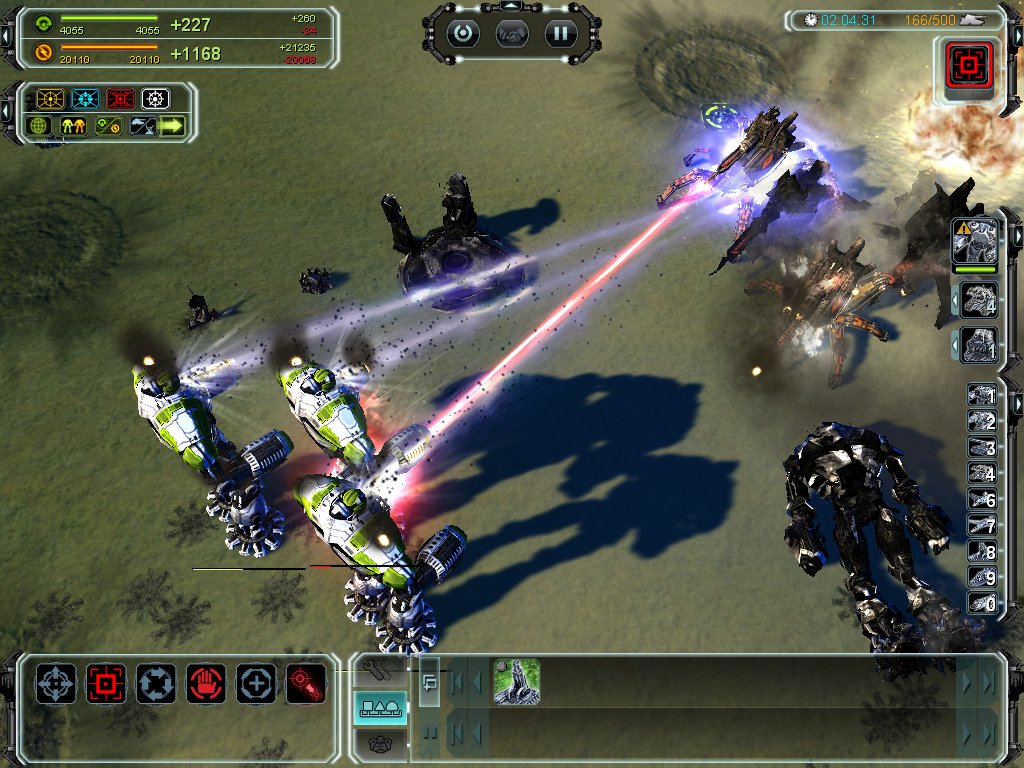Open the diplomacy handshake button
Screen dimensions: 1024x768
coord(512,33)
